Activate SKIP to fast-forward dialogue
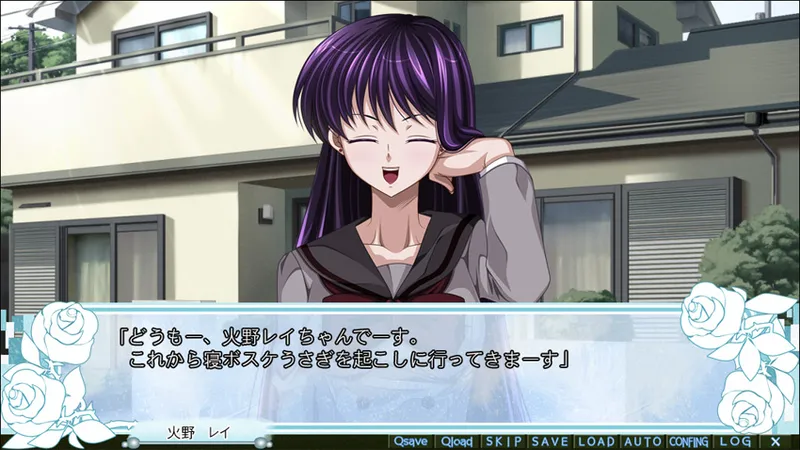This screenshot has width=800, height=450. 503,441
